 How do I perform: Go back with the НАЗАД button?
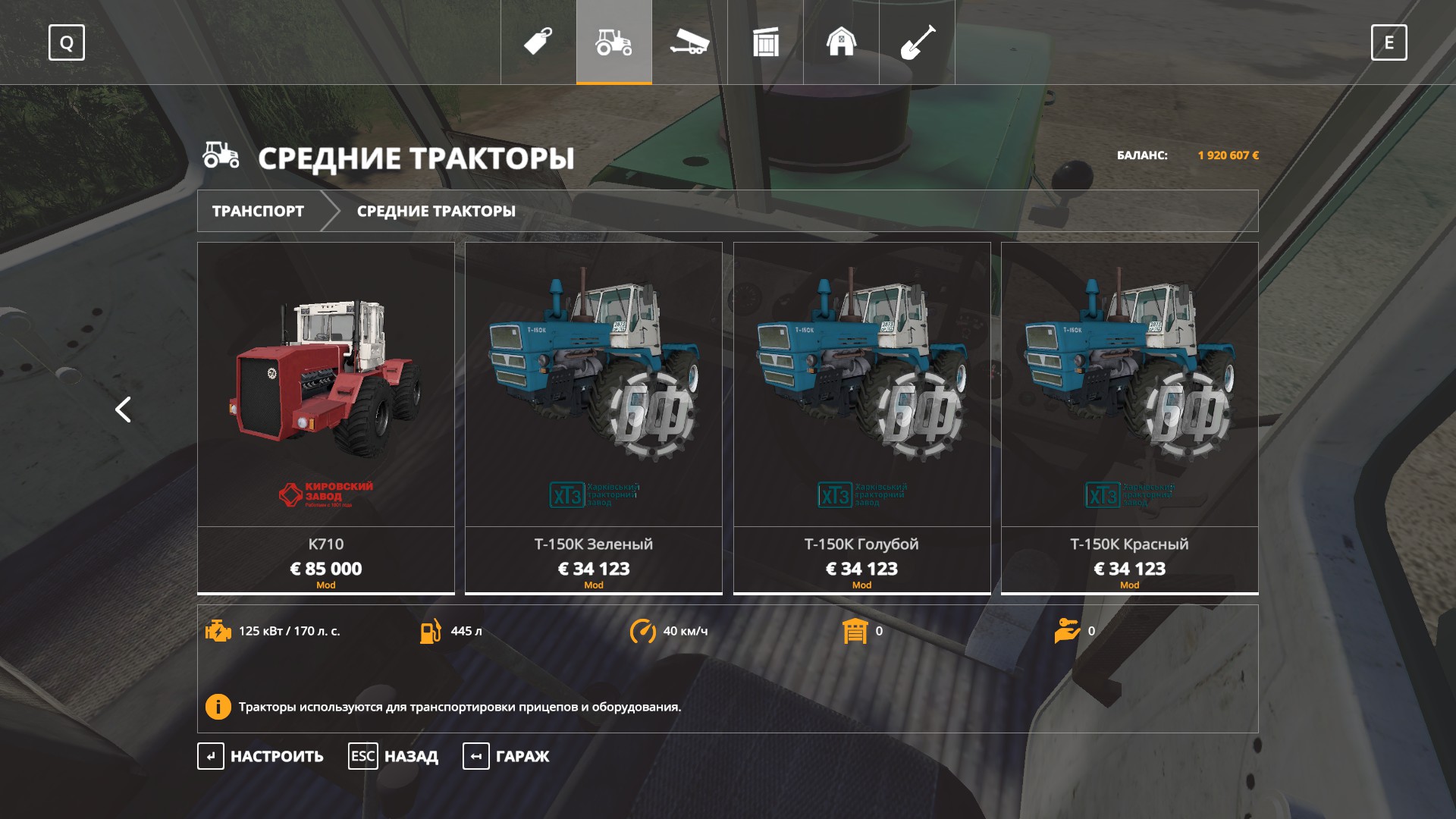[x=394, y=756]
